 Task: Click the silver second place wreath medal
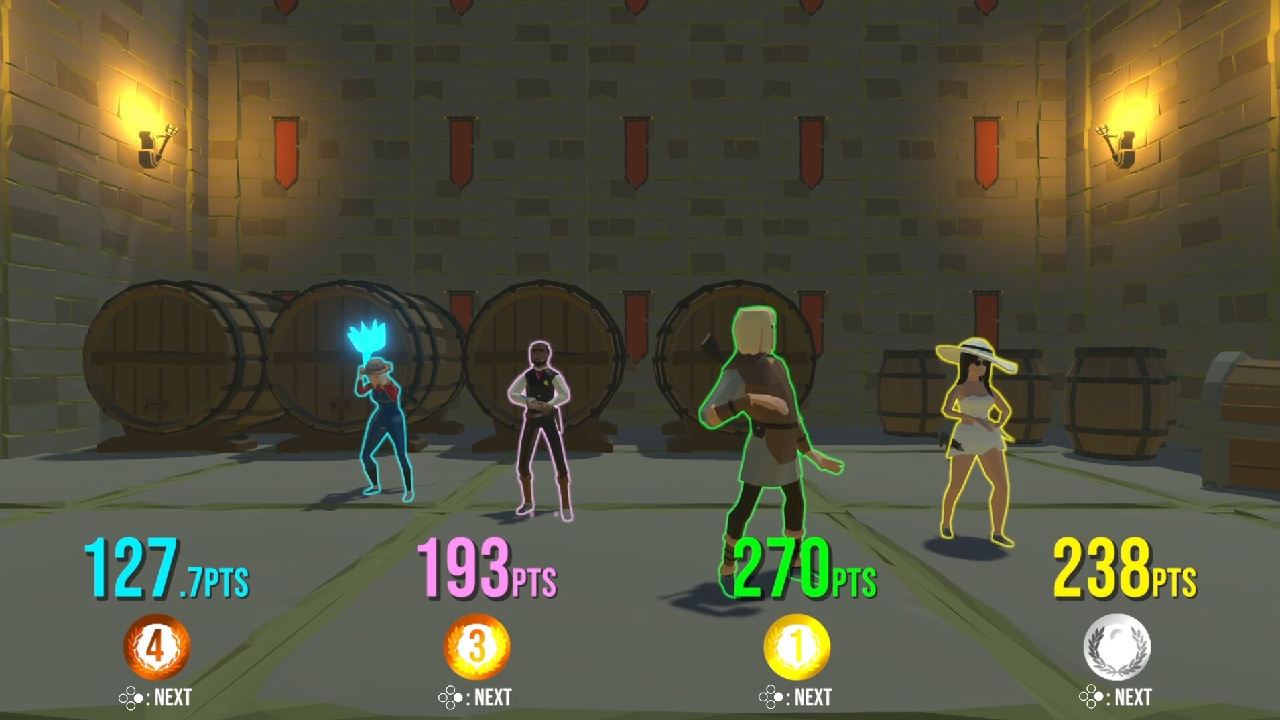[1118, 646]
